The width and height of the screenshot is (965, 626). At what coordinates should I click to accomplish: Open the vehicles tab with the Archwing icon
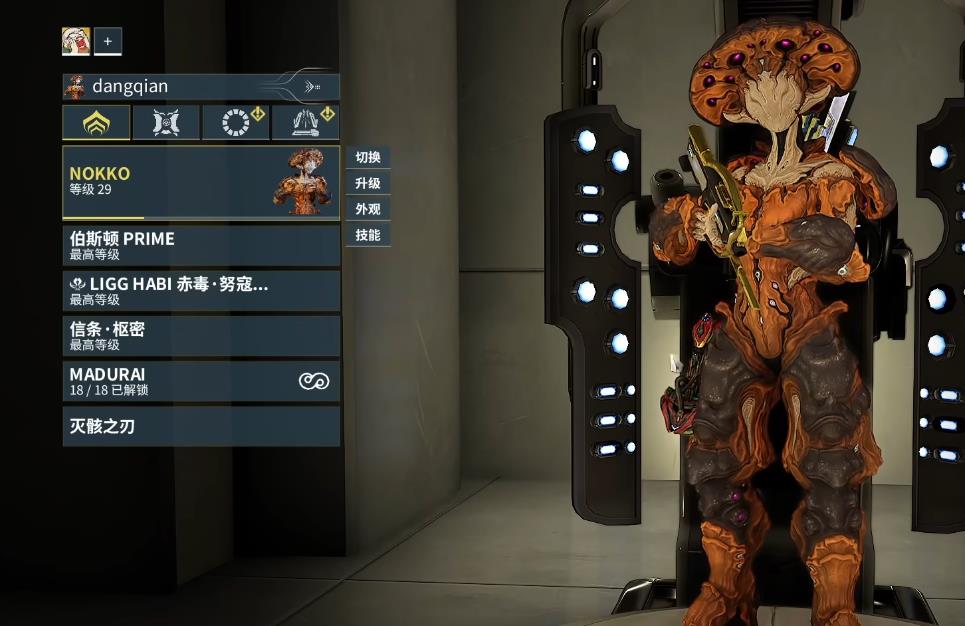306,123
